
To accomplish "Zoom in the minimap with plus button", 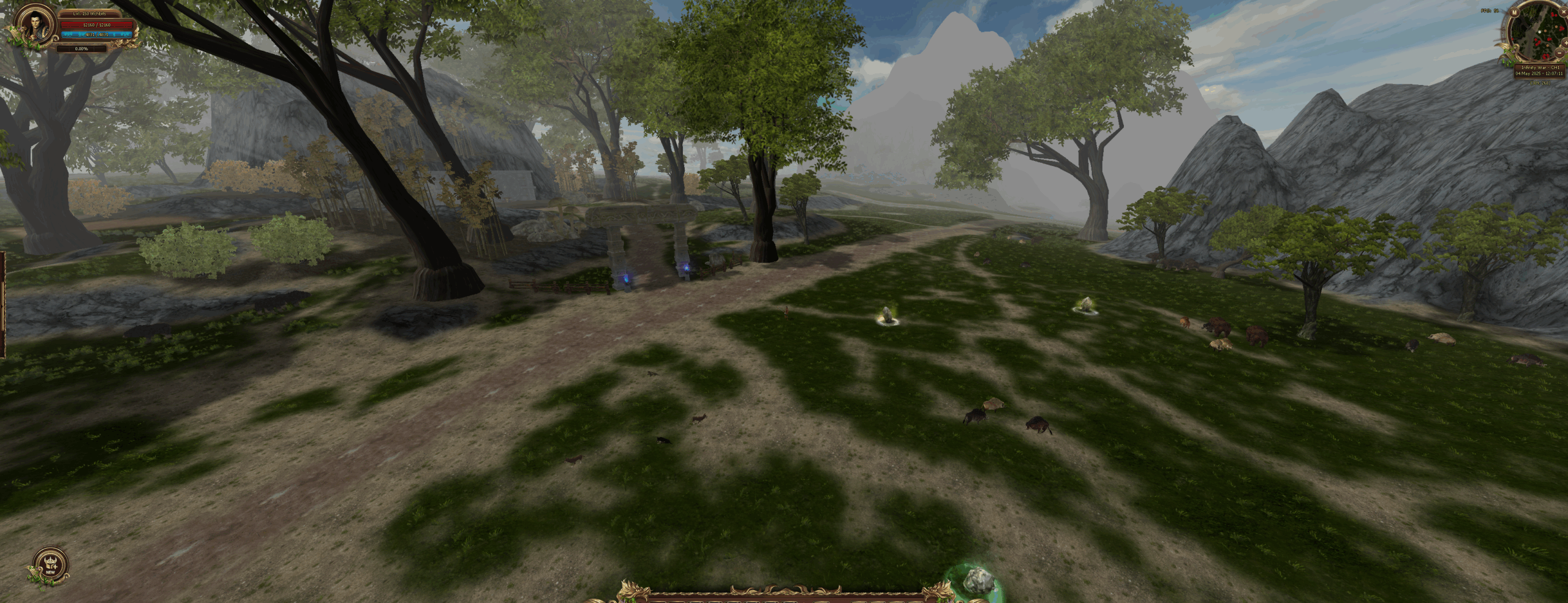I will (1566, 43).
